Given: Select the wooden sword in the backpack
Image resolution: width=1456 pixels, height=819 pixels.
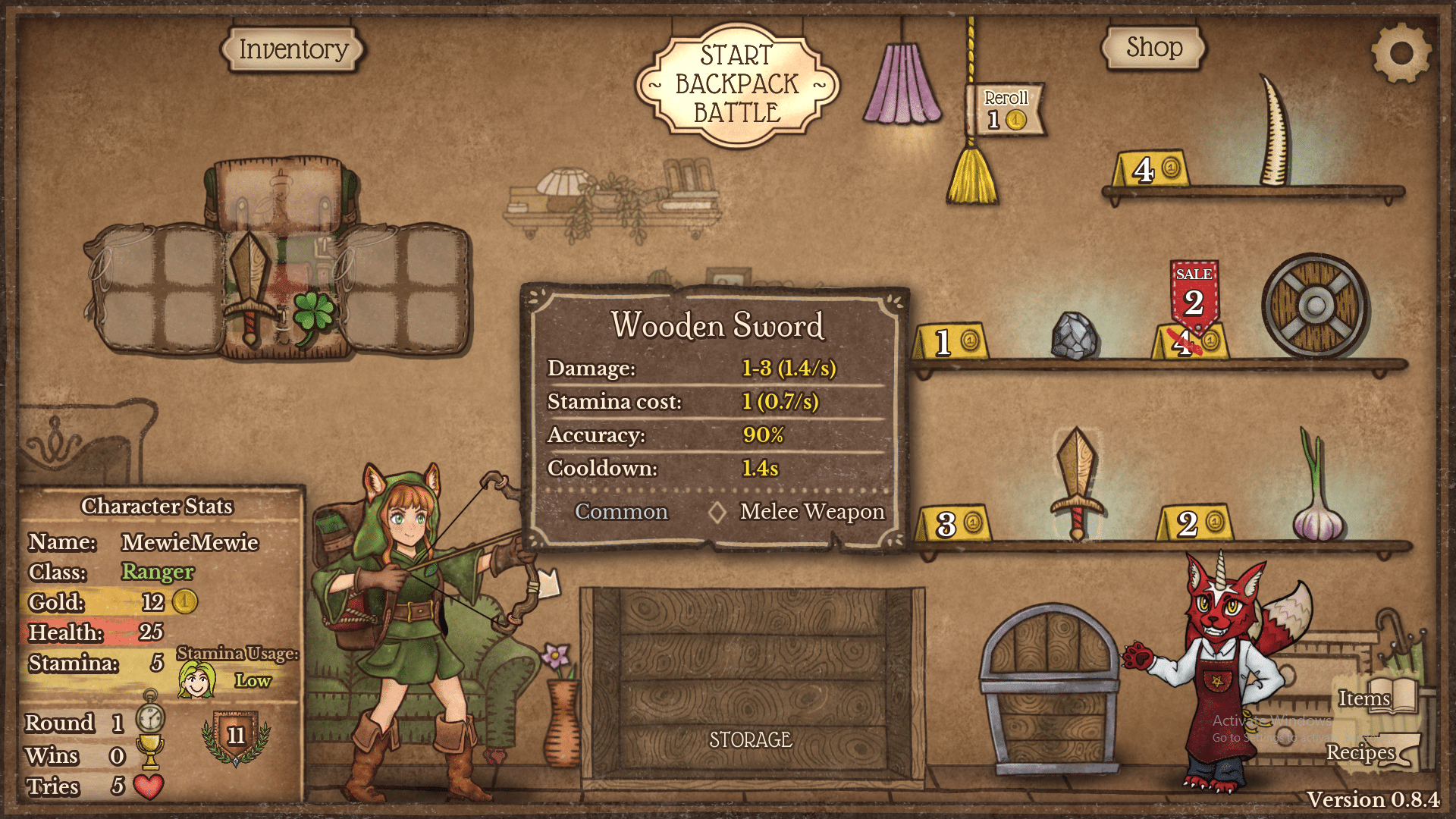Looking at the screenshot, I should coord(249,288).
